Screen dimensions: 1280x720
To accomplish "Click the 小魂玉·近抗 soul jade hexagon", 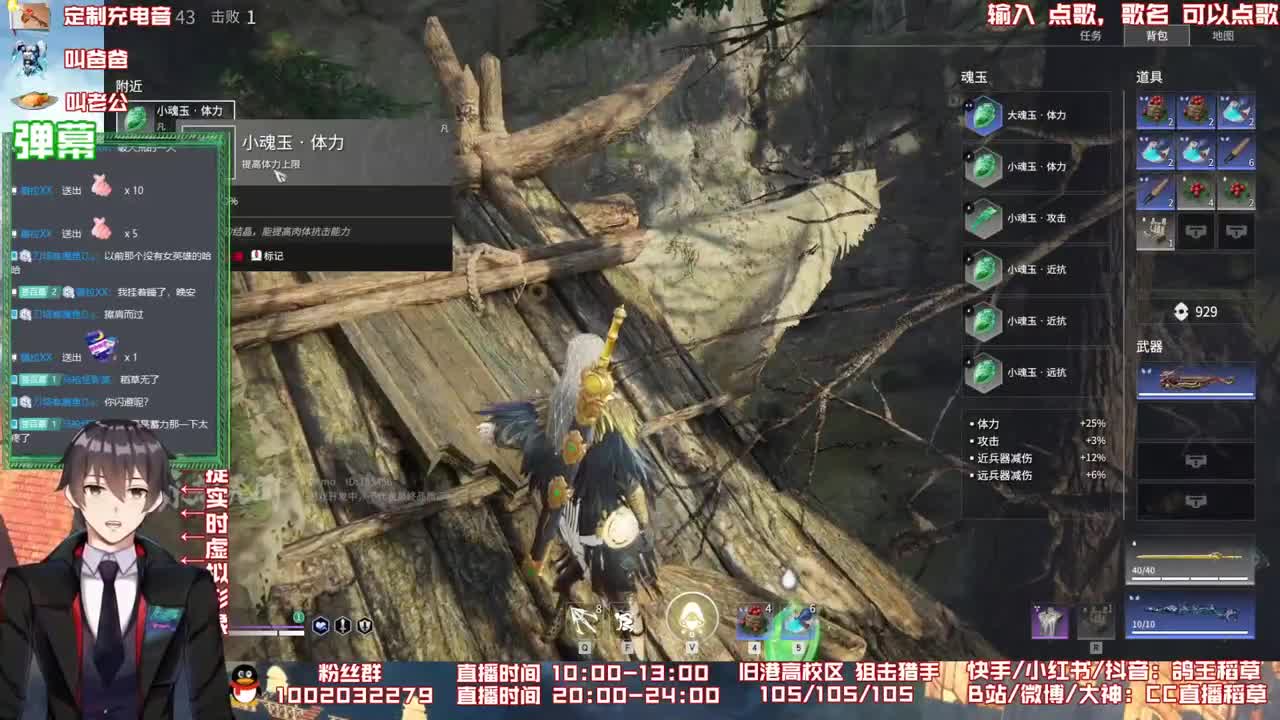I will coord(983,270).
